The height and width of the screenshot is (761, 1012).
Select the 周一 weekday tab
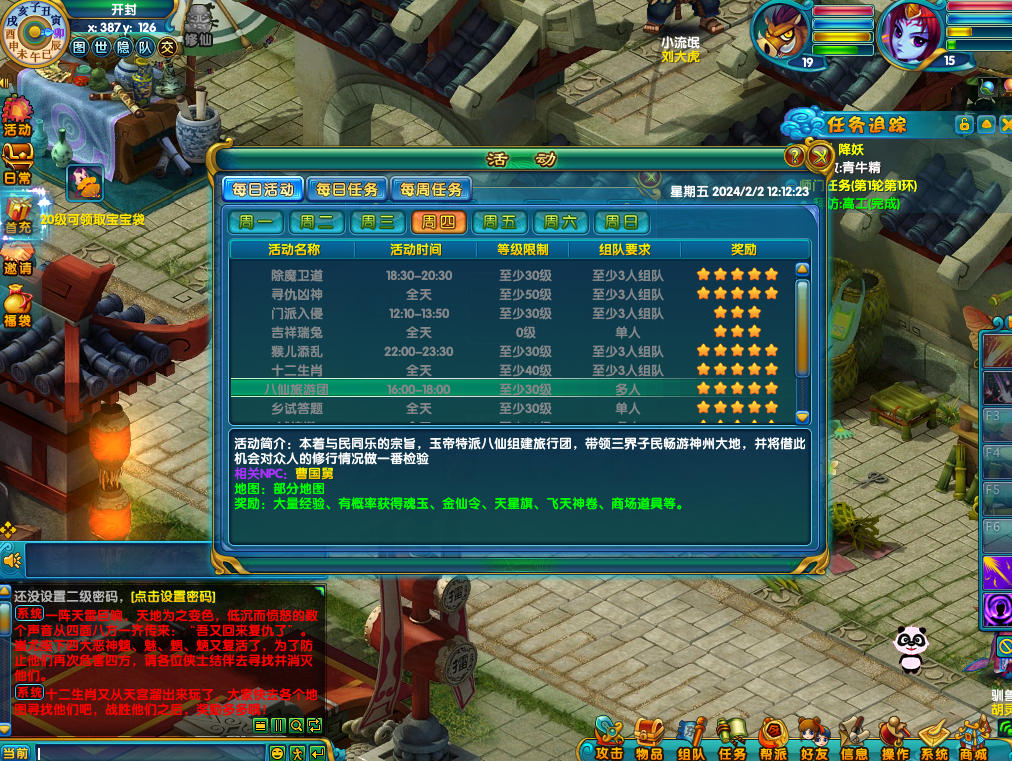pyautogui.click(x=255, y=222)
